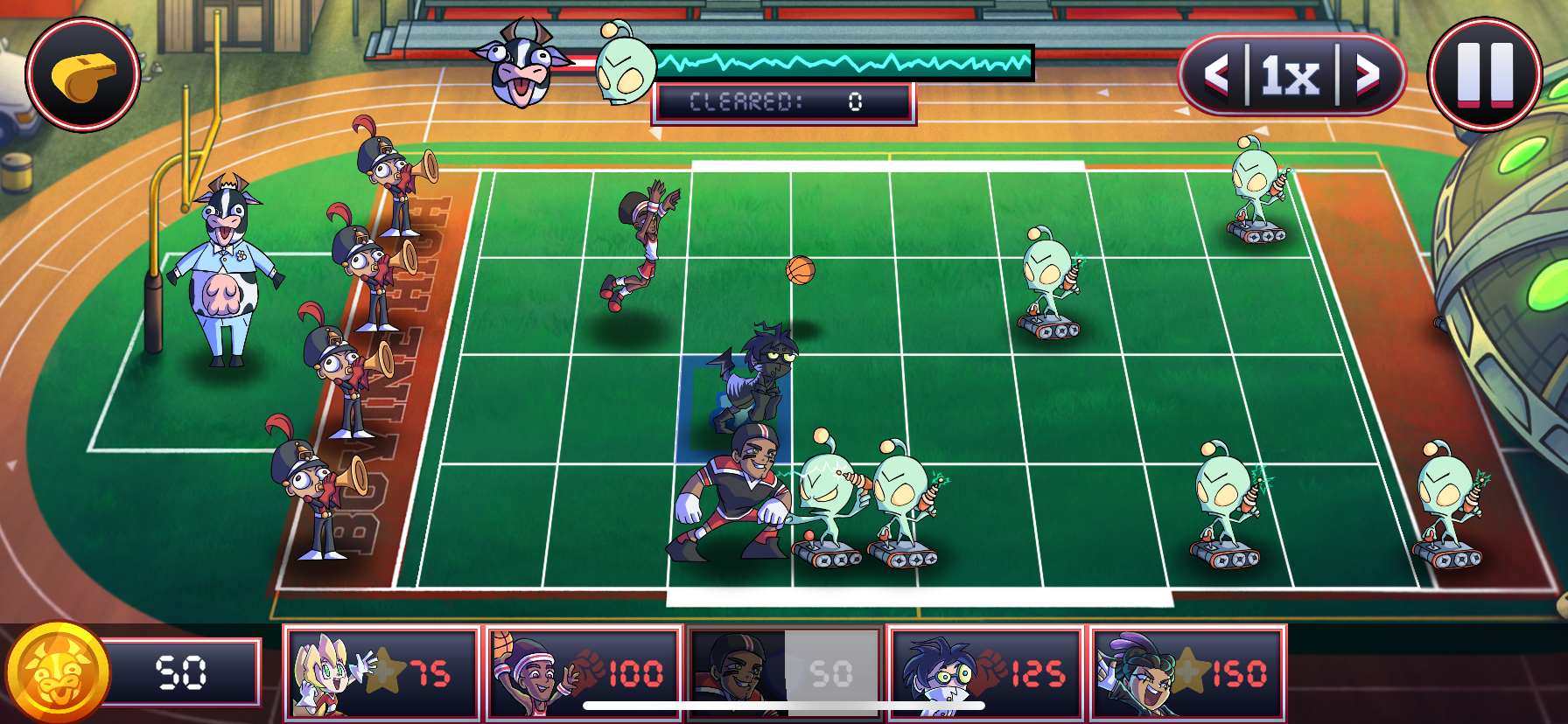Blow the yellow whistle button
This screenshot has height=724, width=1568.
coord(83,74)
